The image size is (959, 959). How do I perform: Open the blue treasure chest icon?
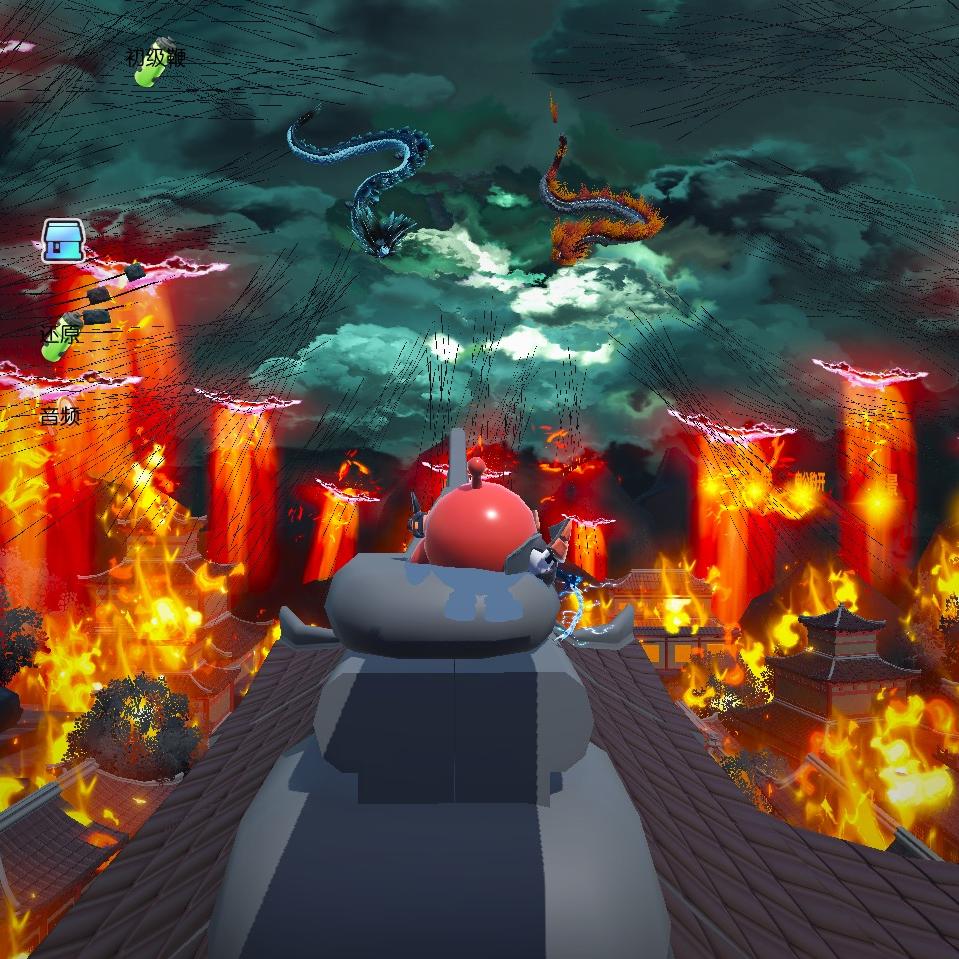point(60,241)
